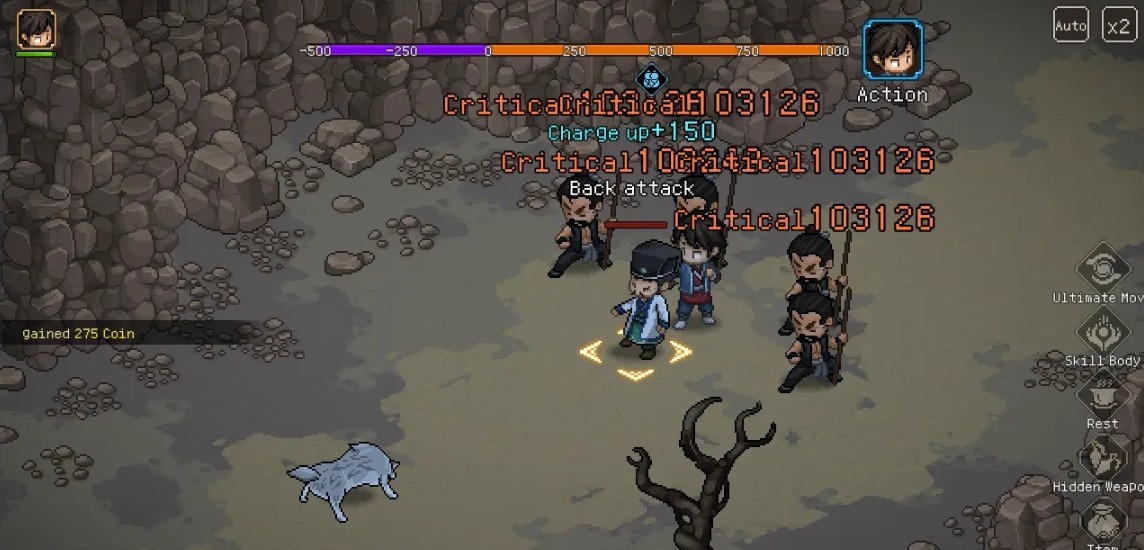Click the Action turn portrait

tap(893, 50)
